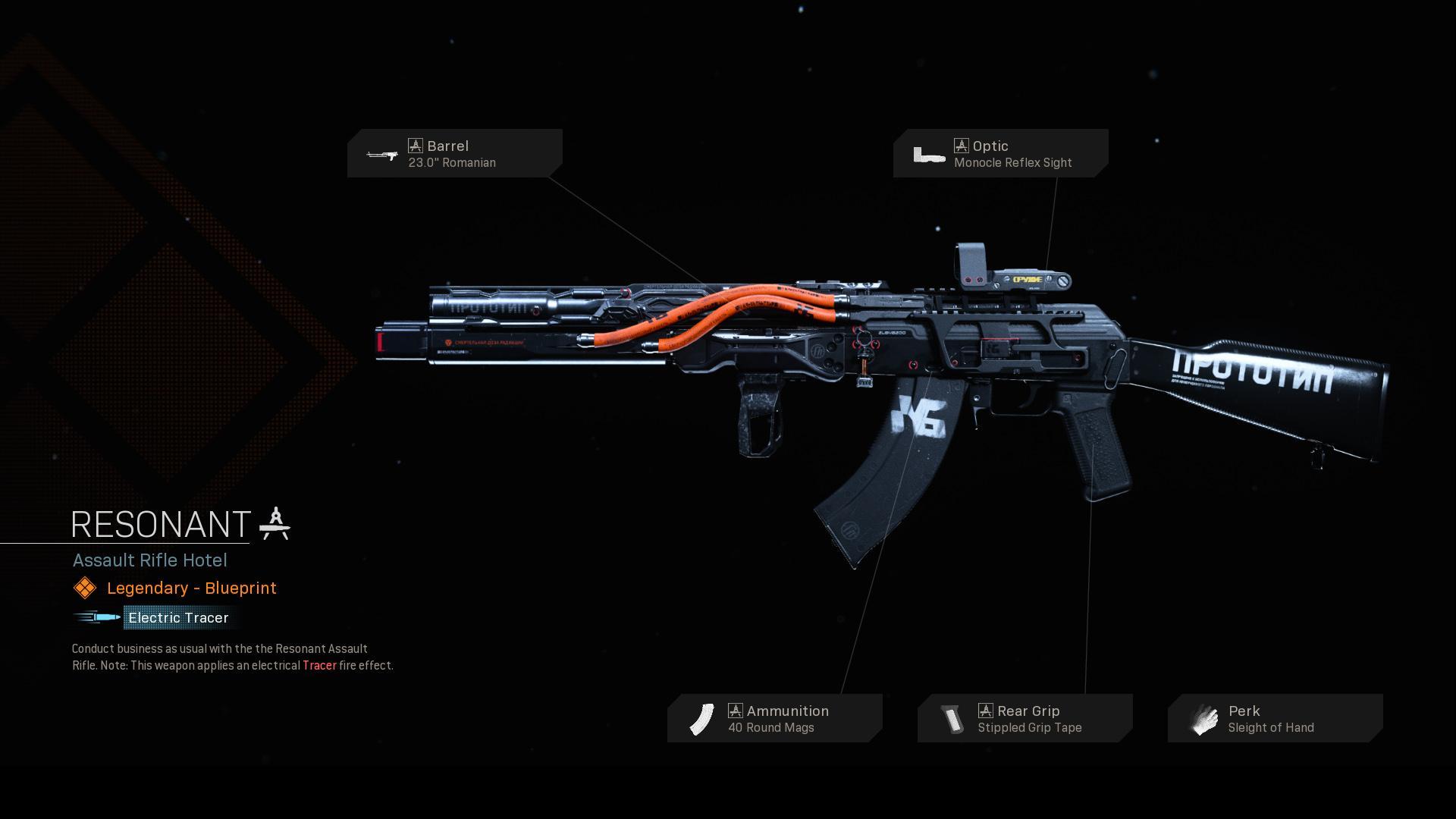Select the Barrel 23.0" Romanian attachment
Screen dimensions: 1456x819
click(x=454, y=153)
